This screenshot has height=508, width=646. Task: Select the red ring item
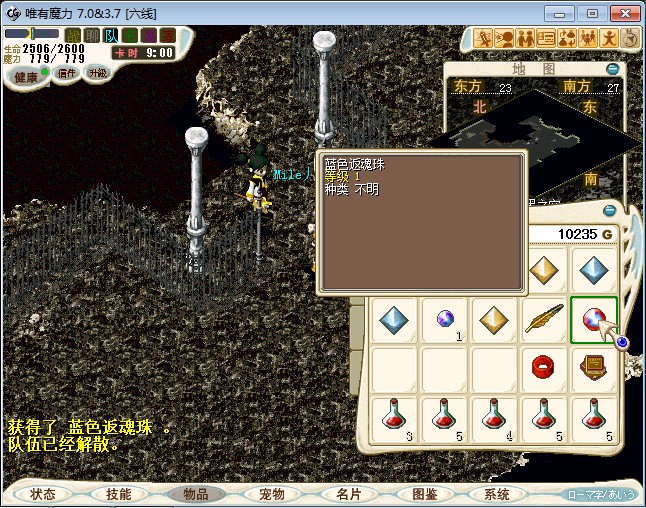544,369
